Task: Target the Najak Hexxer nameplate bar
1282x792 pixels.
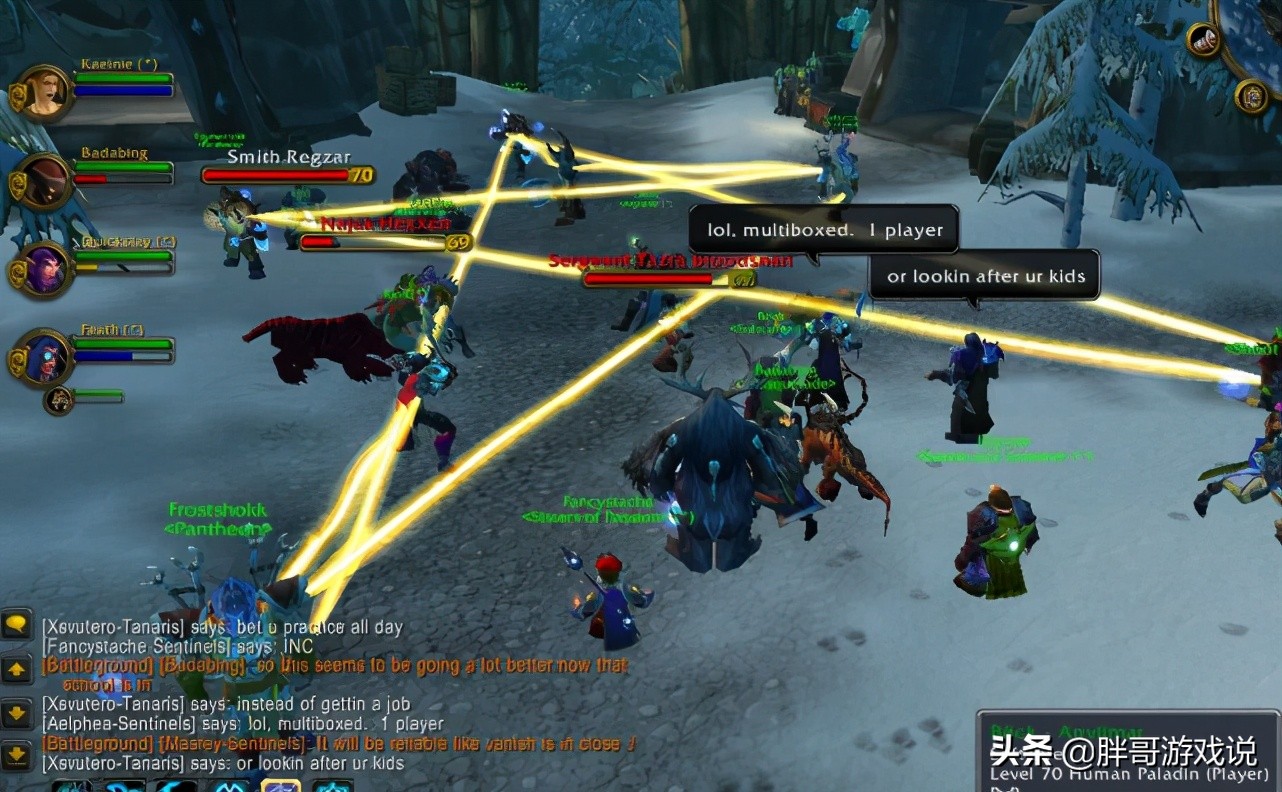Action: pyautogui.click(x=385, y=242)
